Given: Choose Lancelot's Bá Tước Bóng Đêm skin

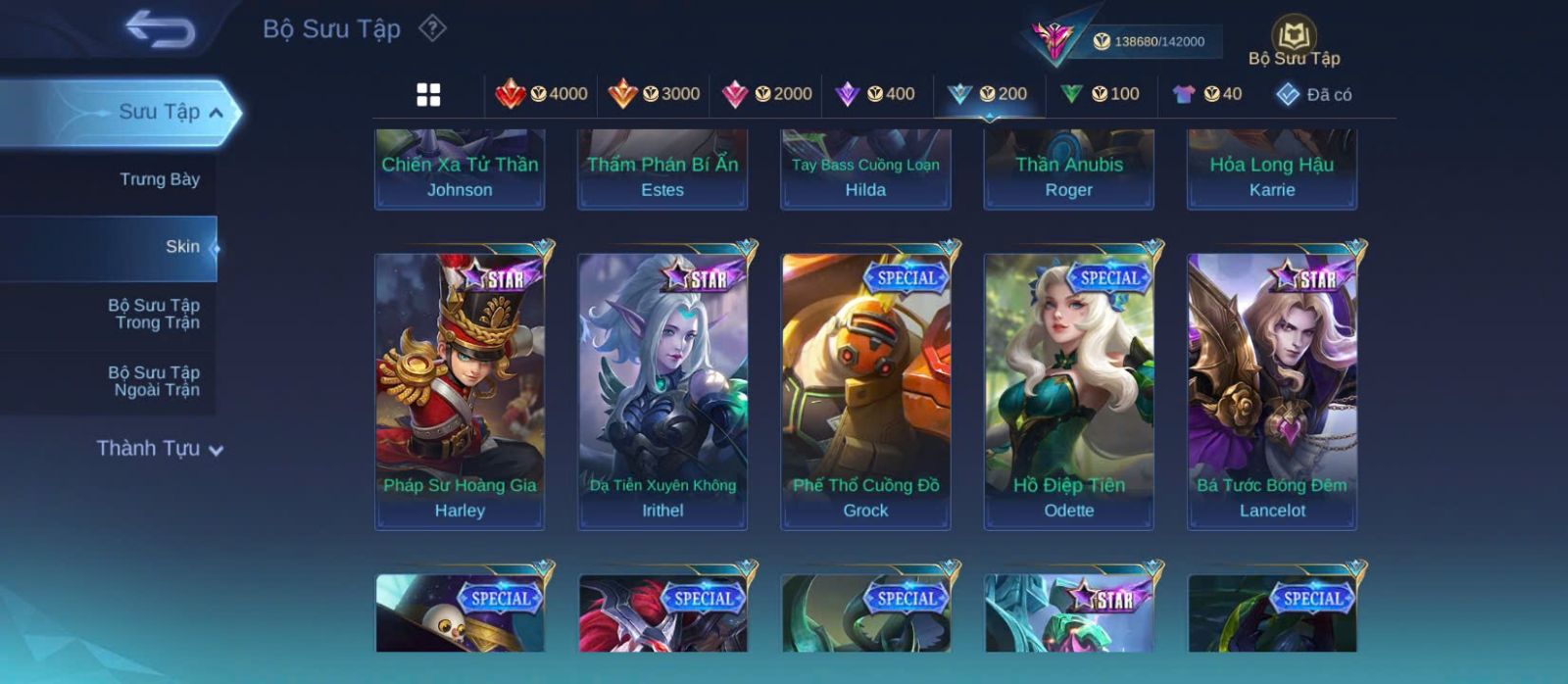Looking at the screenshot, I should (x=1272, y=391).
